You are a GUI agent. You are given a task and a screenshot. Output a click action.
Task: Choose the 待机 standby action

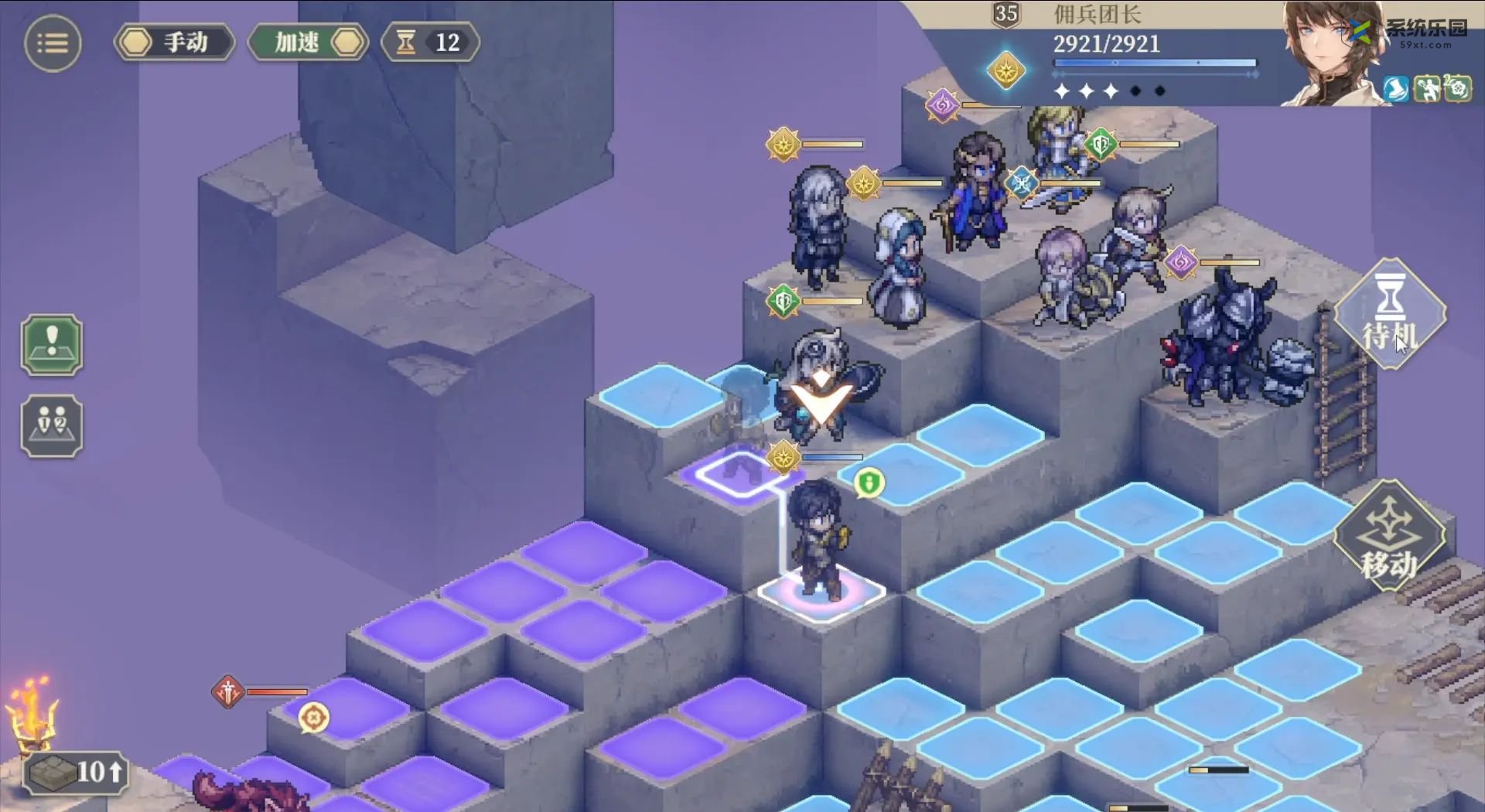(1390, 315)
